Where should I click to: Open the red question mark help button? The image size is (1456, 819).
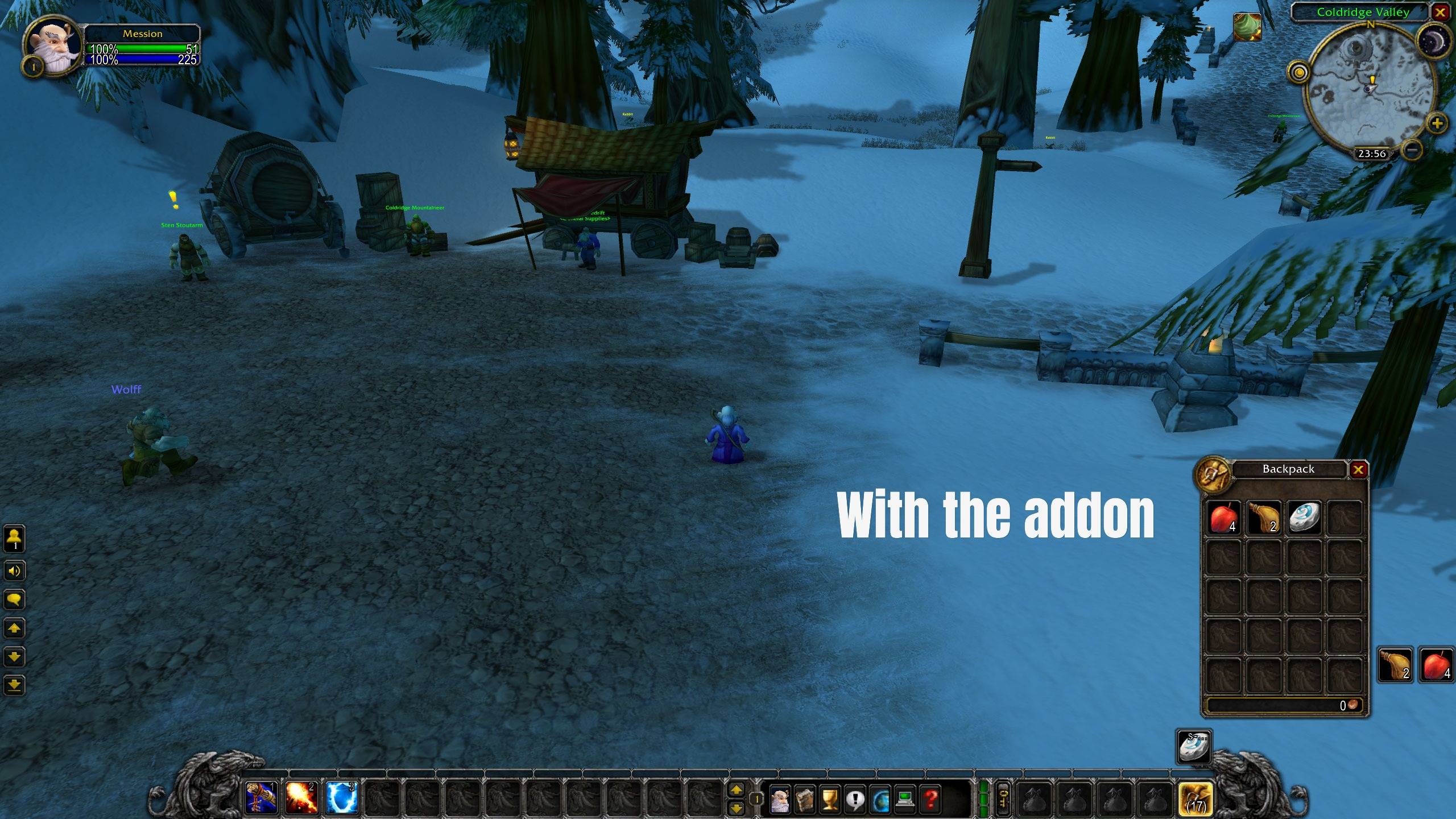click(930, 800)
